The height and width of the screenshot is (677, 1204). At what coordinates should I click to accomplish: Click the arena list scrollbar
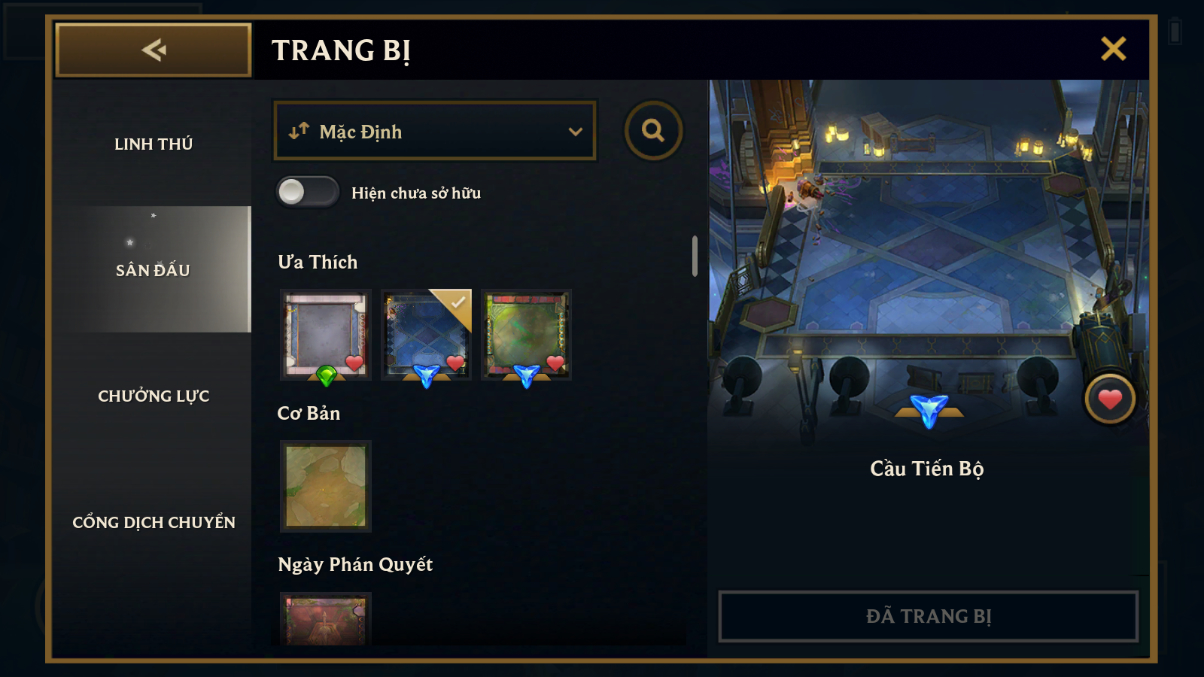click(x=695, y=256)
